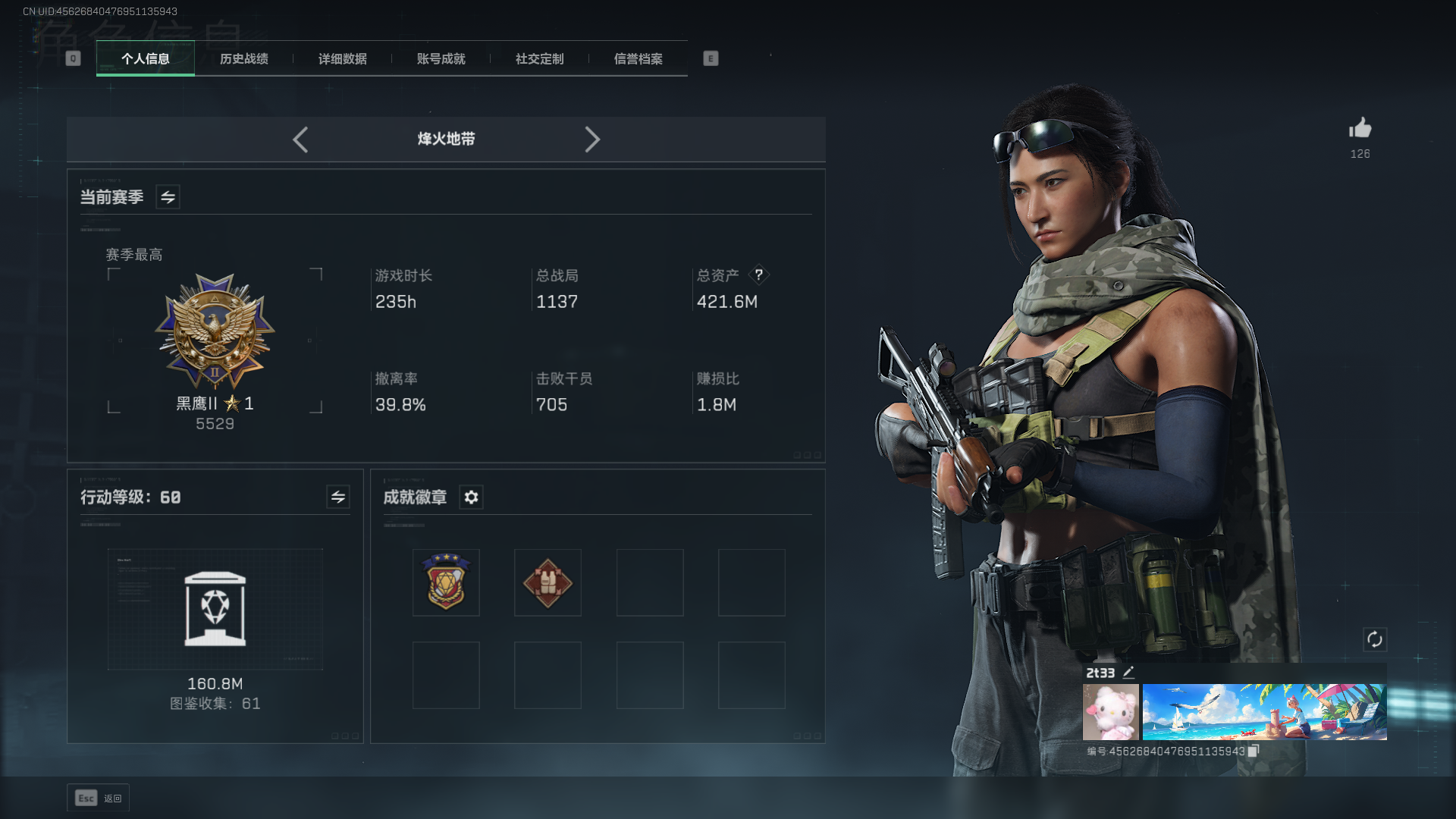Click the first star achievement badge
1456x819 pixels.
(446, 582)
